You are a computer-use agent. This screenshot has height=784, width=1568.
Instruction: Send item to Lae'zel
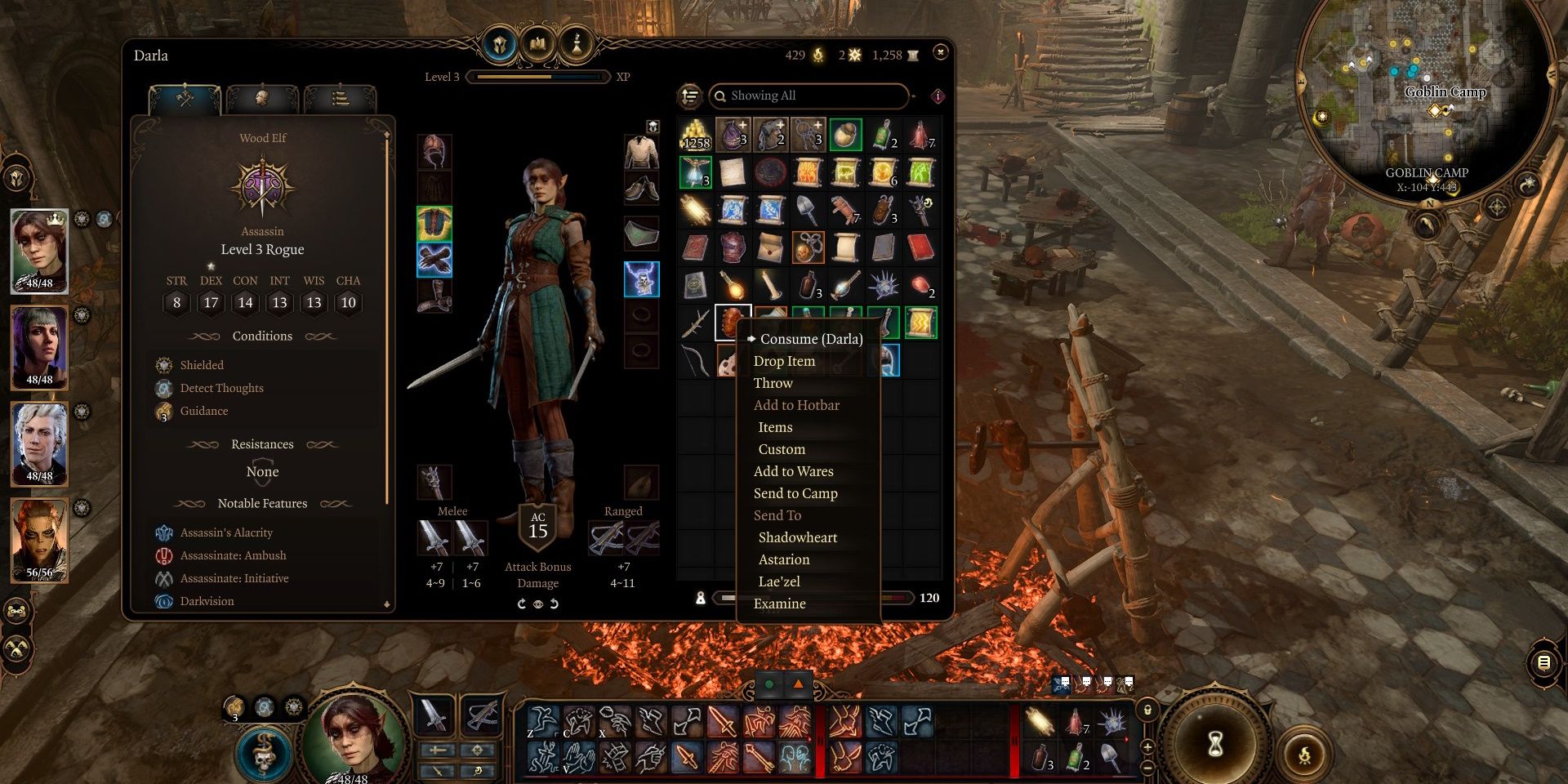pyautogui.click(x=779, y=581)
